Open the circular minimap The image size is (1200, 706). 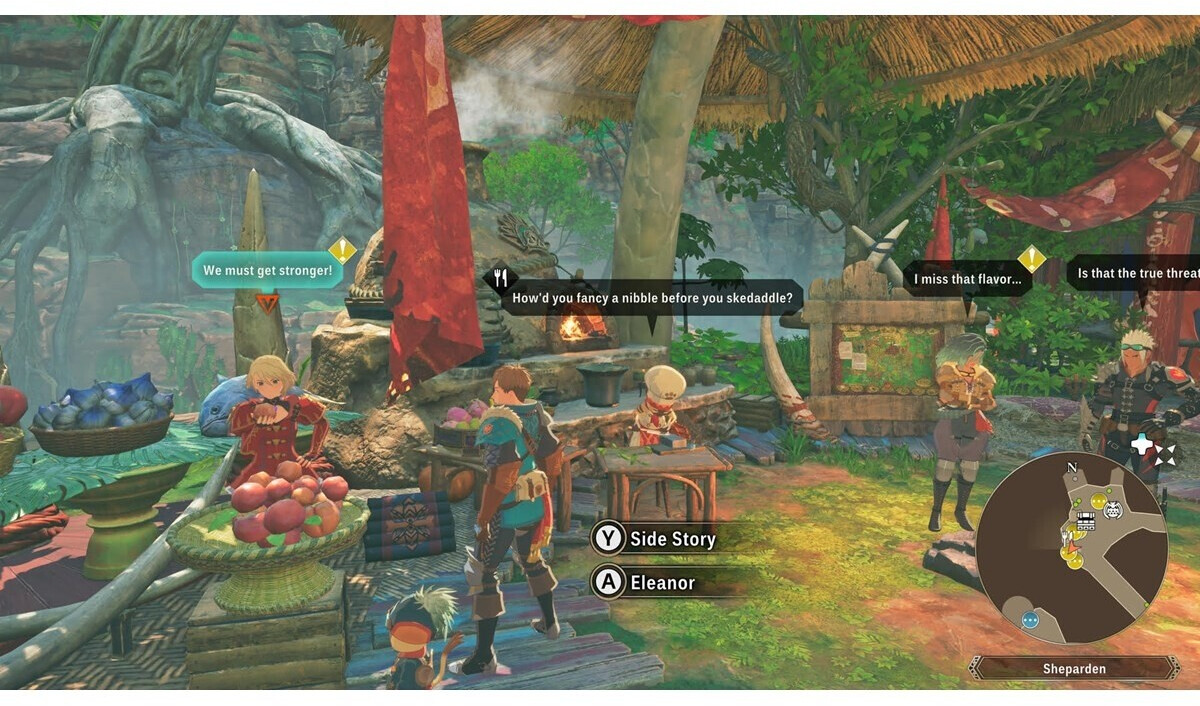click(1071, 547)
